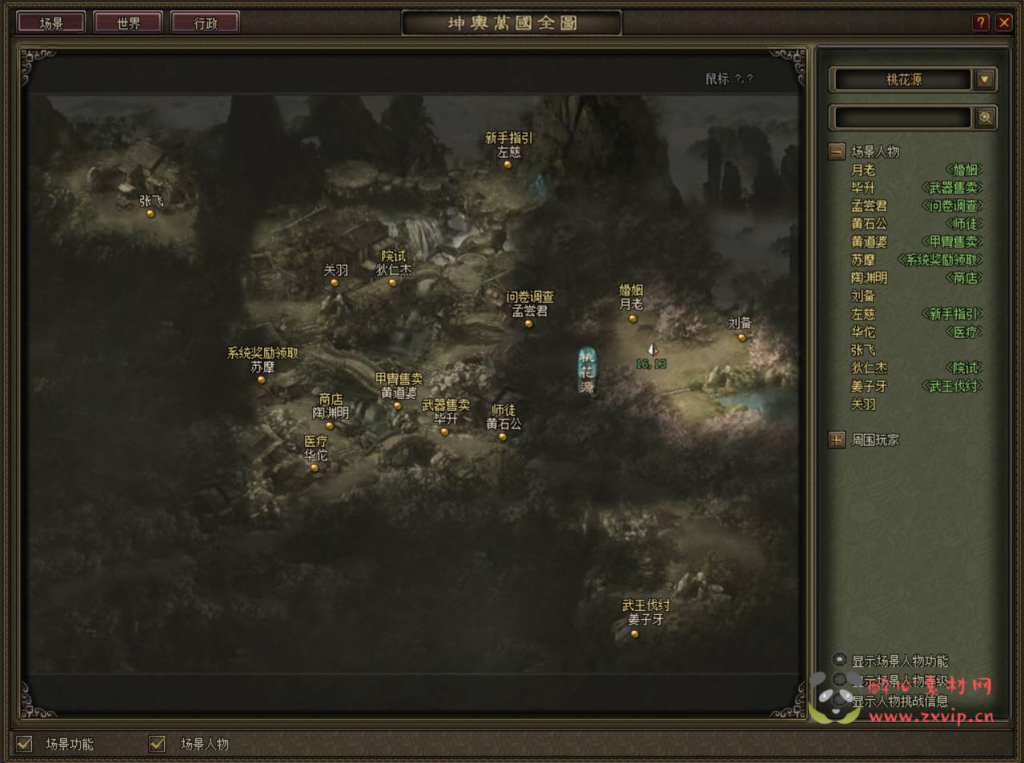Expand the 周围玩家 list
Image resolution: width=1024 pixels, height=763 pixels.
pyautogui.click(x=836, y=439)
